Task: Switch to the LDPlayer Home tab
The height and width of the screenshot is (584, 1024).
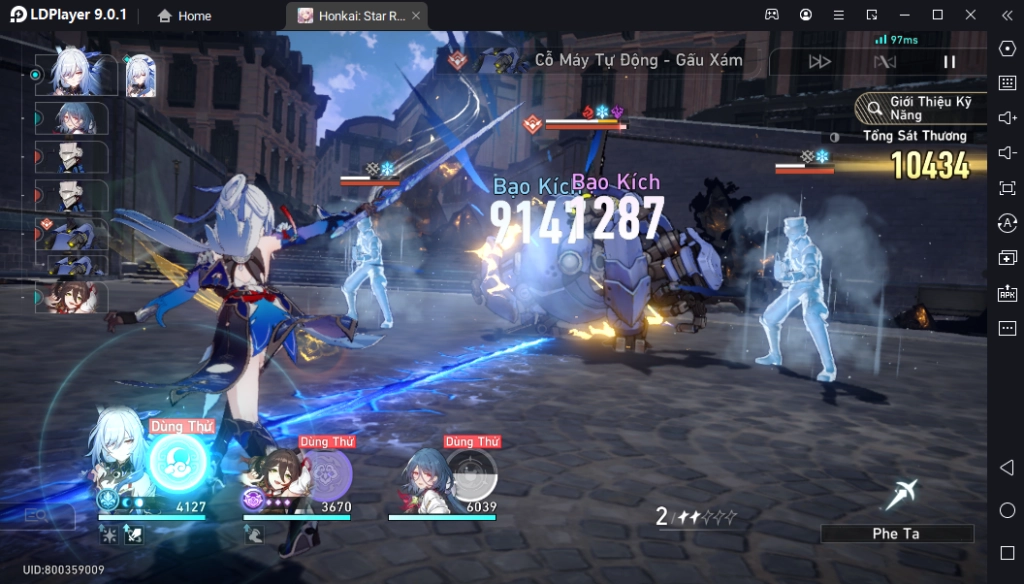Action: pyautogui.click(x=185, y=16)
